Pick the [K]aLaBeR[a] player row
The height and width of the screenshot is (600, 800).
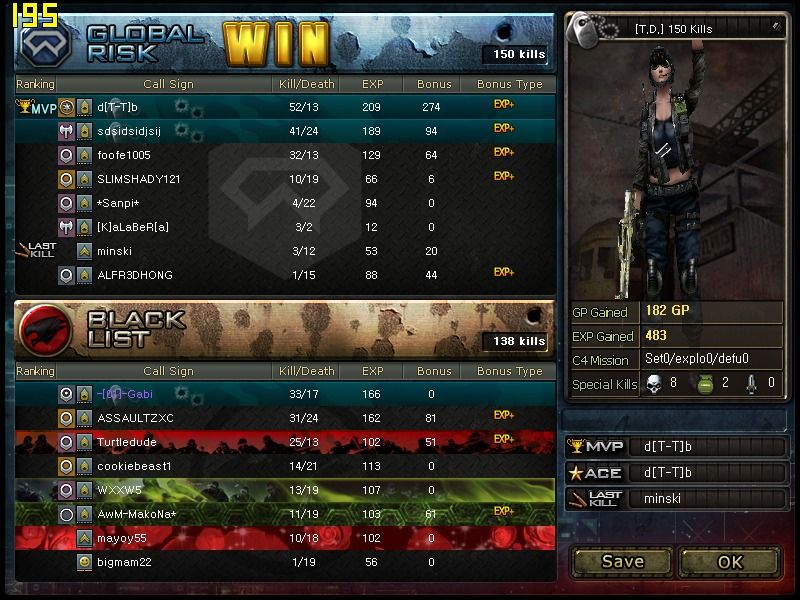[285, 227]
